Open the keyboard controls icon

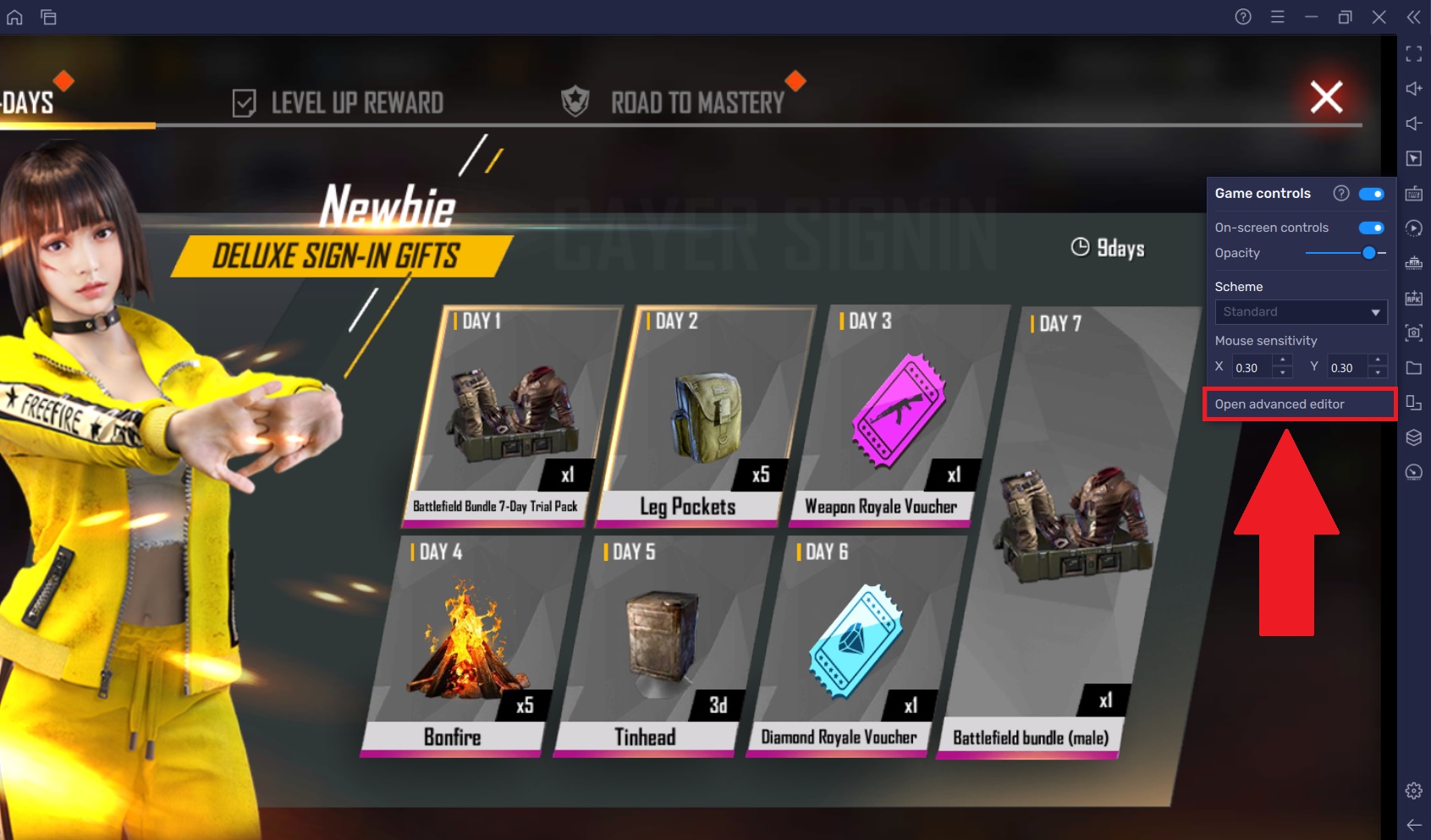click(1414, 193)
